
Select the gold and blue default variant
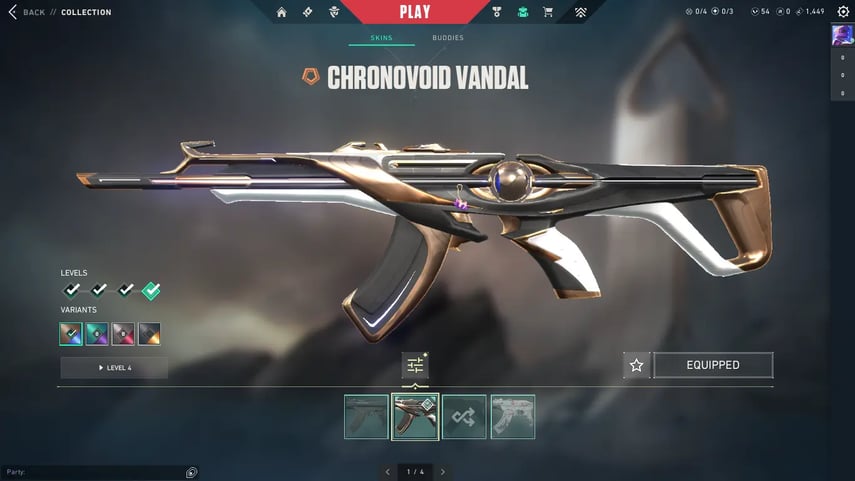[x=72, y=334]
